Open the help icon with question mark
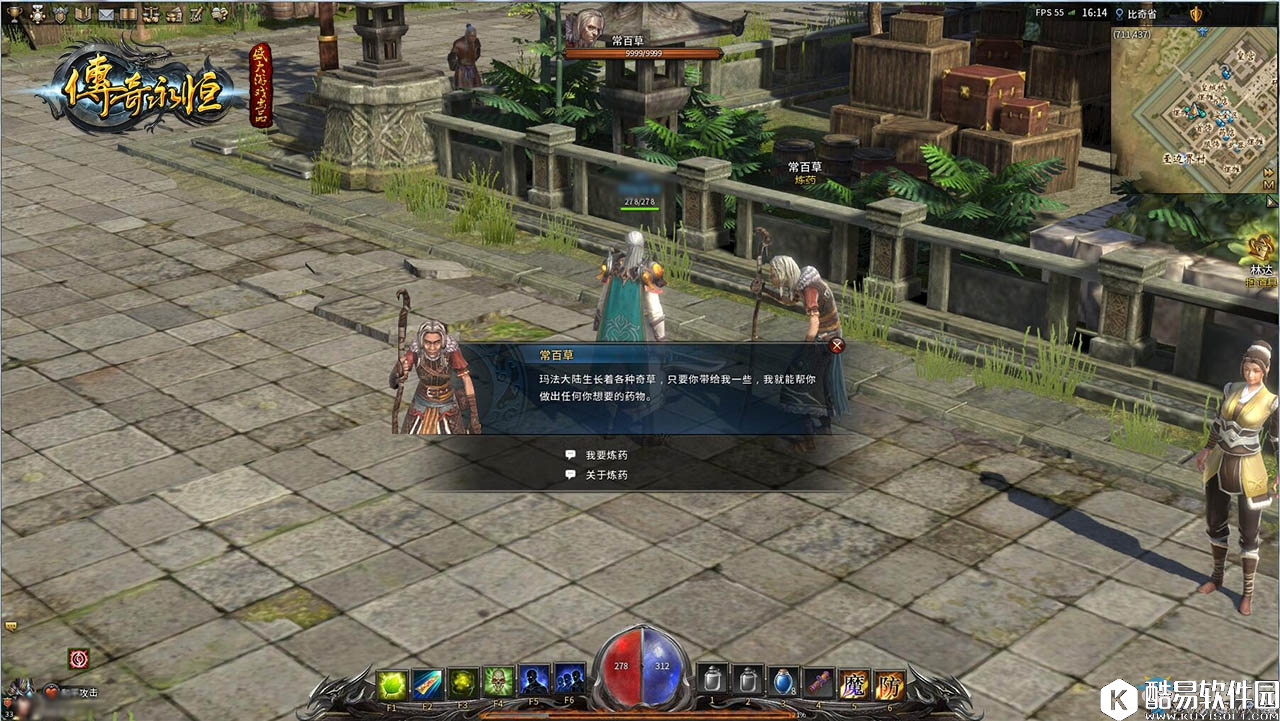Viewport: 1280px width, 721px height. (x=219, y=13)
